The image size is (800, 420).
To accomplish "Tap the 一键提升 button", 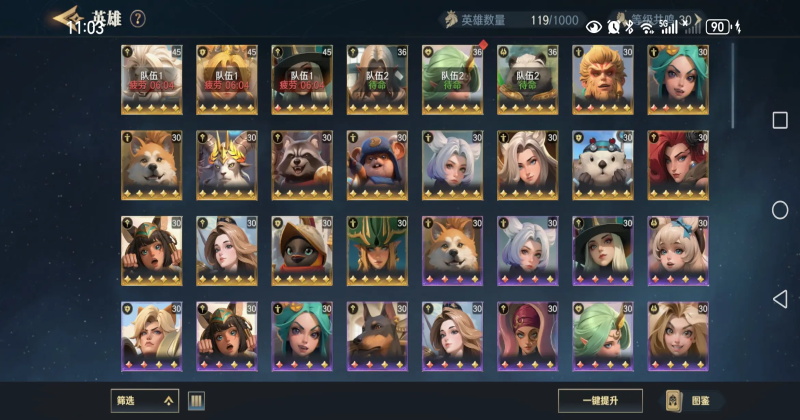I will [x=600, y=401].
